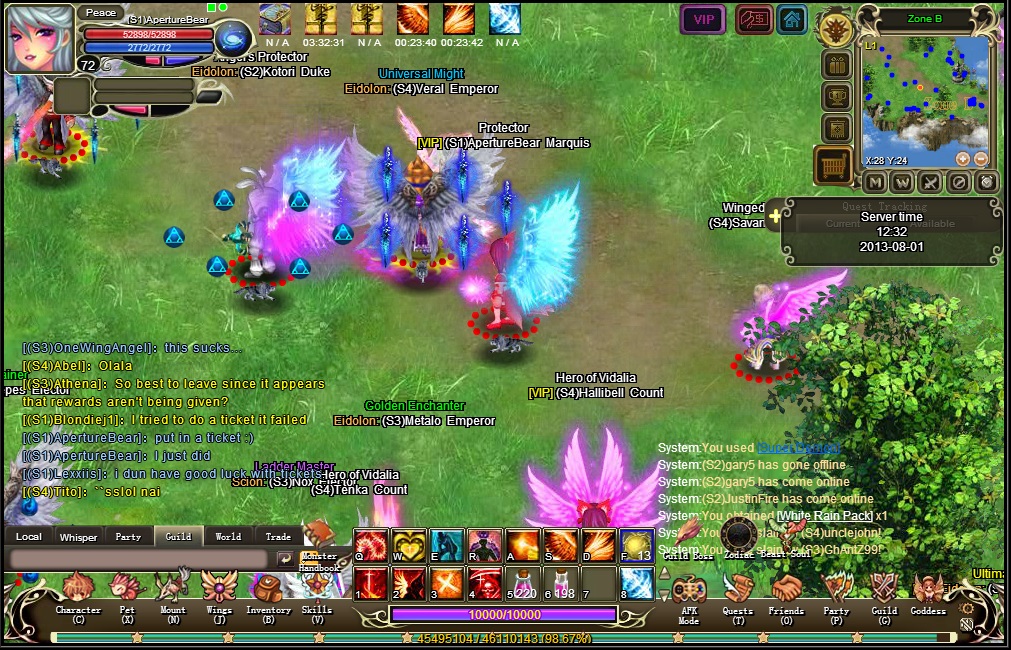Zoom in the minimap with plus button
Screen dimensions: 1011x650
point(962,159)
